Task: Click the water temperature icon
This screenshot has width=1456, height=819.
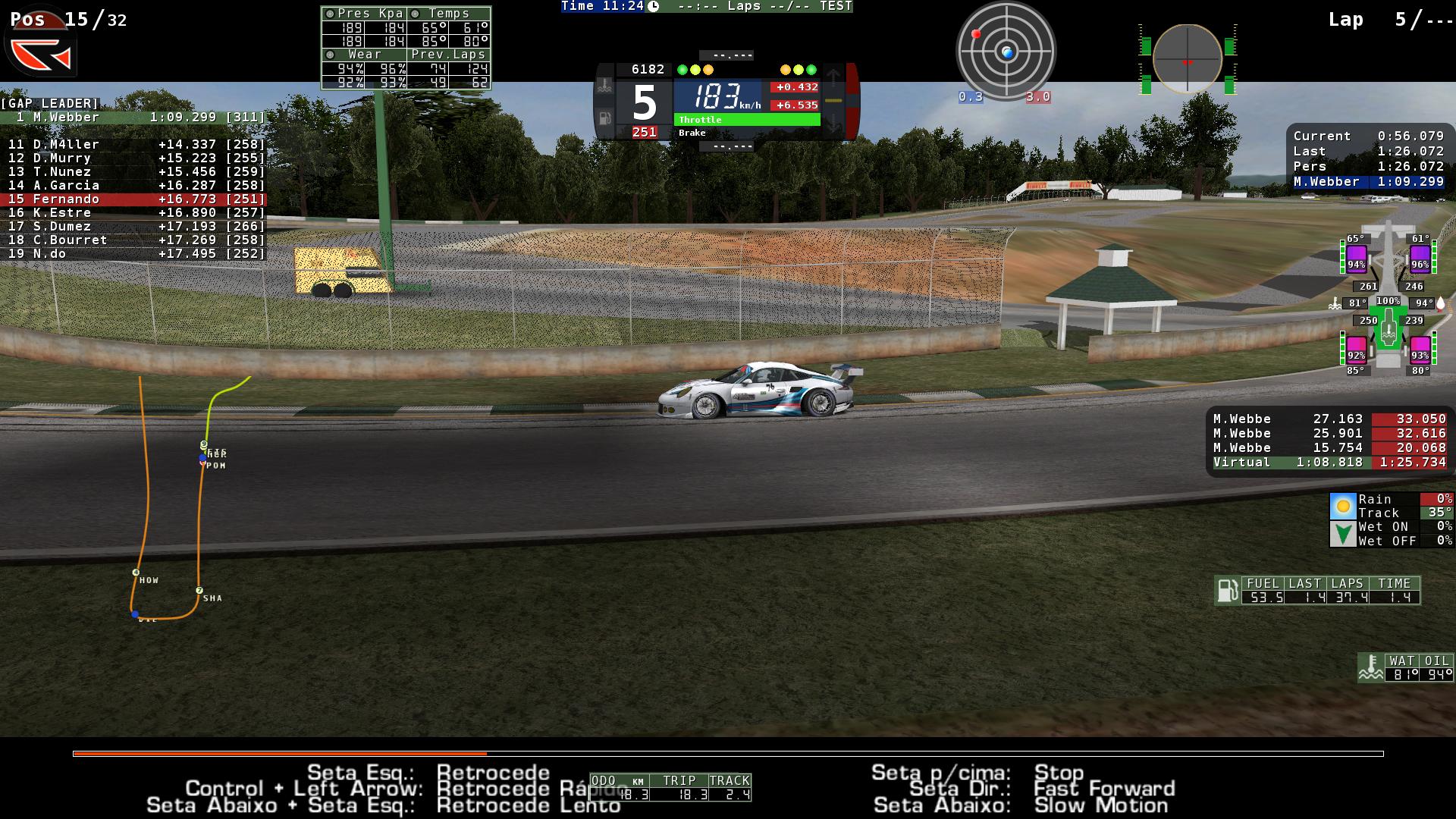Action: pyautogui.click(x=1370, y=667)
